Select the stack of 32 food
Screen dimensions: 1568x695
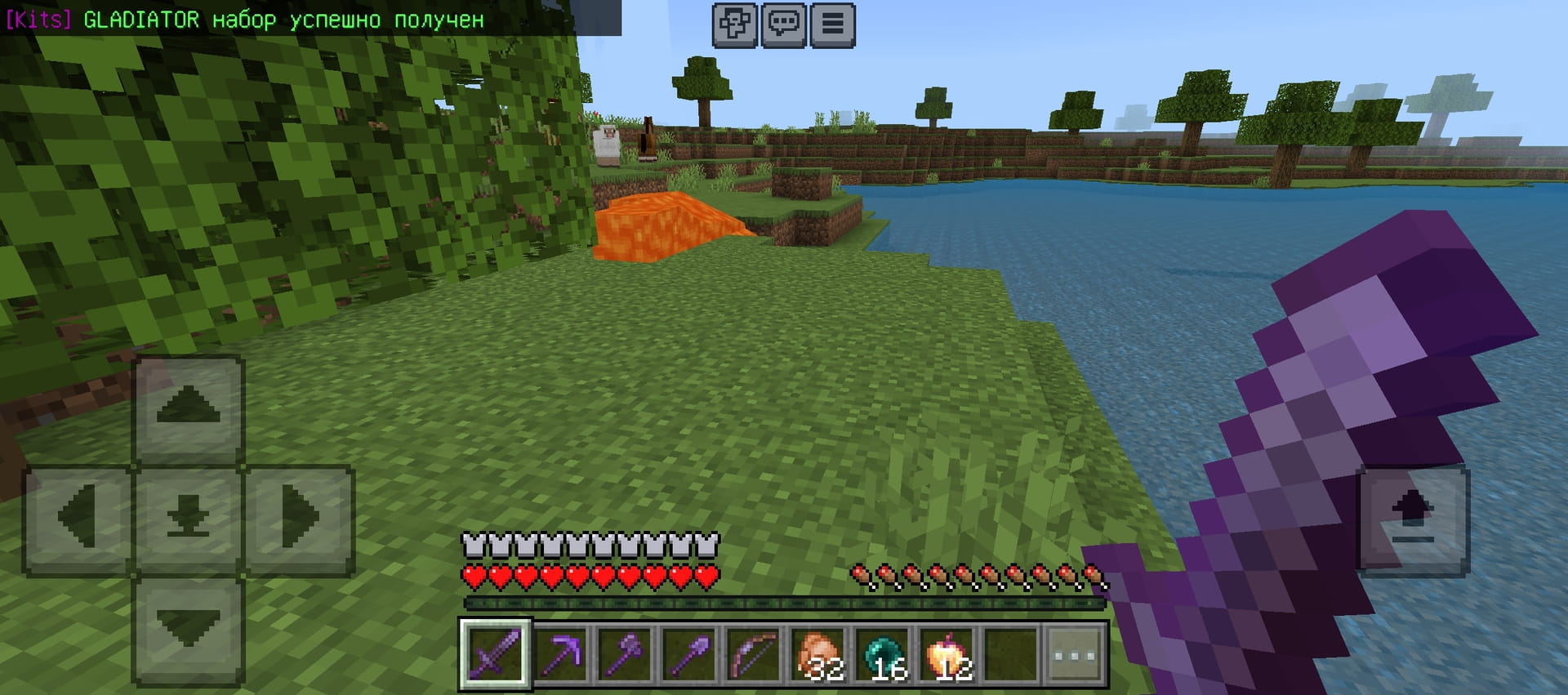(819, 654)
